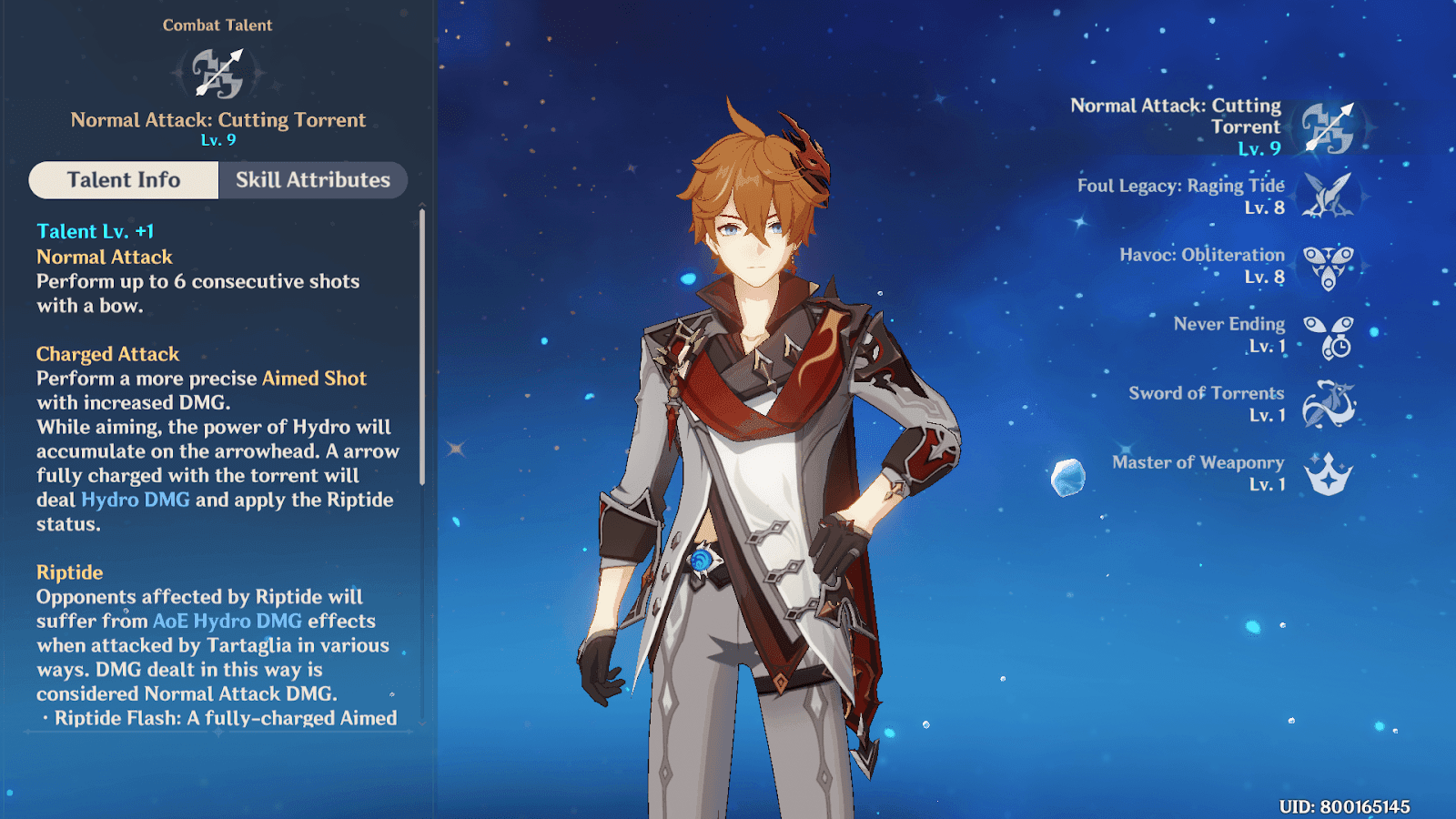Show Sword of Torrents passive talent
Image resolution: width=1456 pixels, height=819 pixels.
click(1328, 405)
